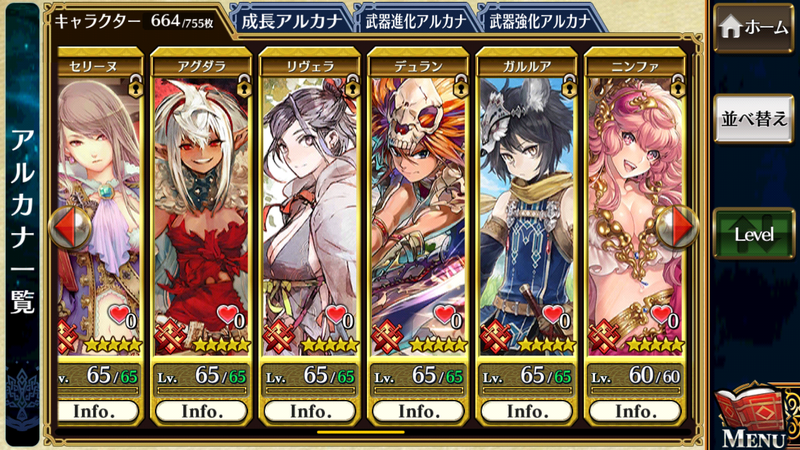Image resolution: width=800 pixels, height=450 pixels.
Task: Switch to the 成長アルカナ tab
Action: tap(290, 19)
